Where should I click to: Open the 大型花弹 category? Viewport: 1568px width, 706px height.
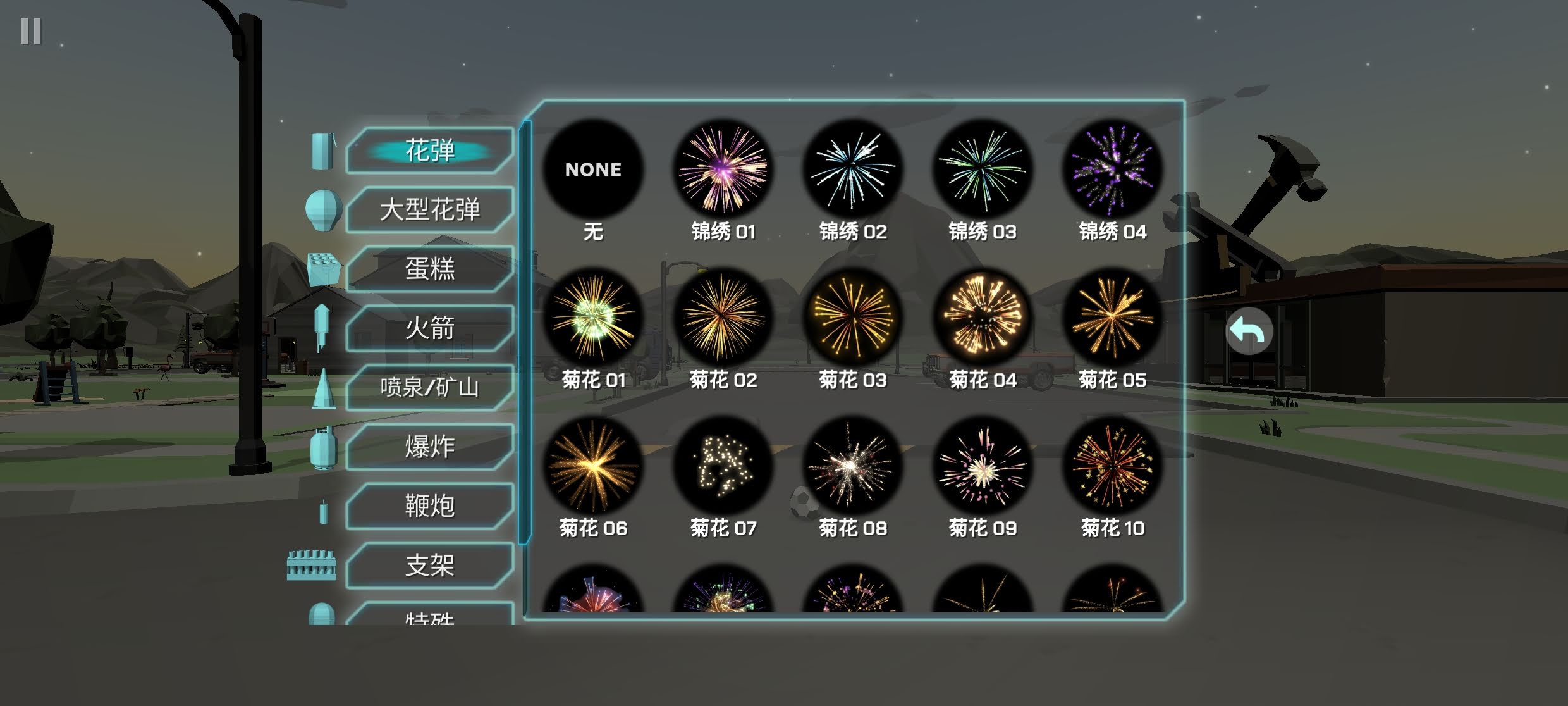430,209
